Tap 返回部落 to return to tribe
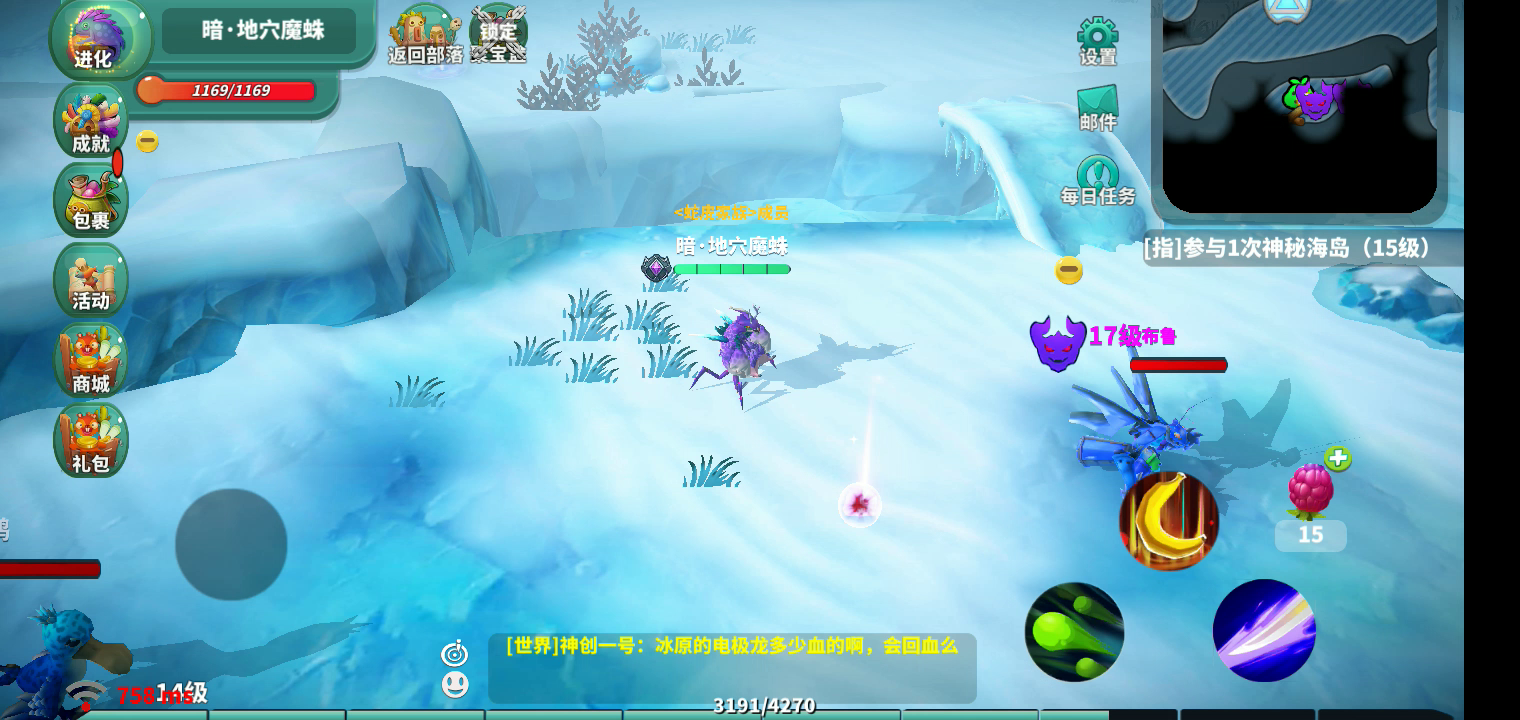This screenshot has width=1520, height=720. [426, 36]
